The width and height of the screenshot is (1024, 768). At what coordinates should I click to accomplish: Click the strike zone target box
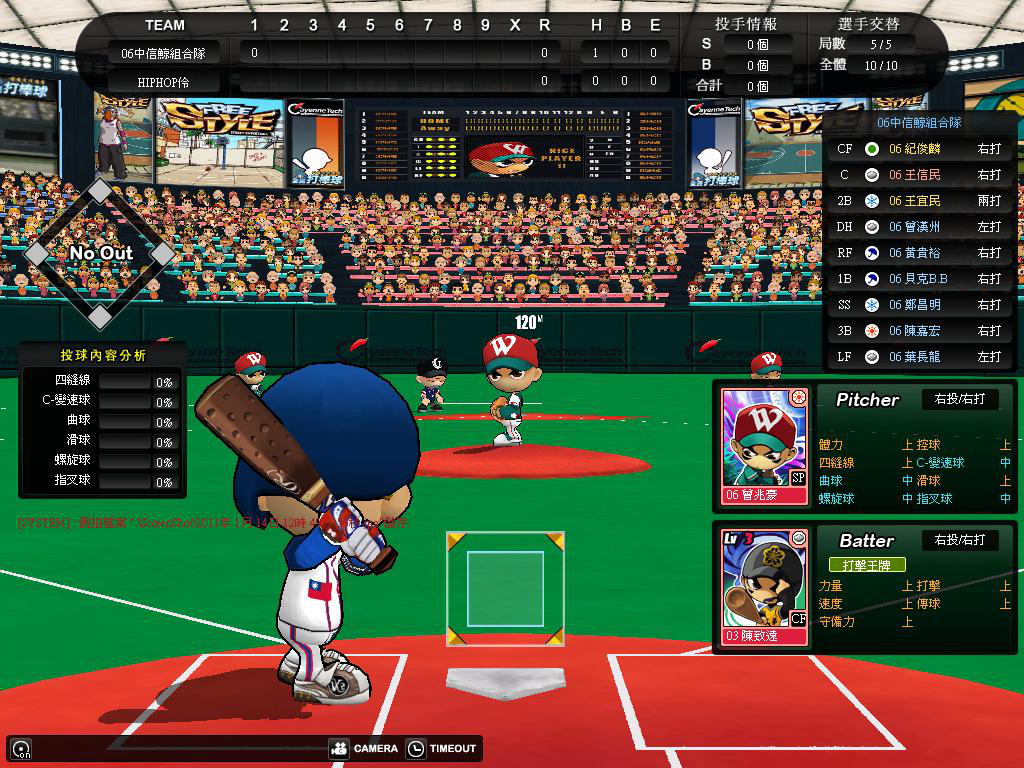(505, 588)
